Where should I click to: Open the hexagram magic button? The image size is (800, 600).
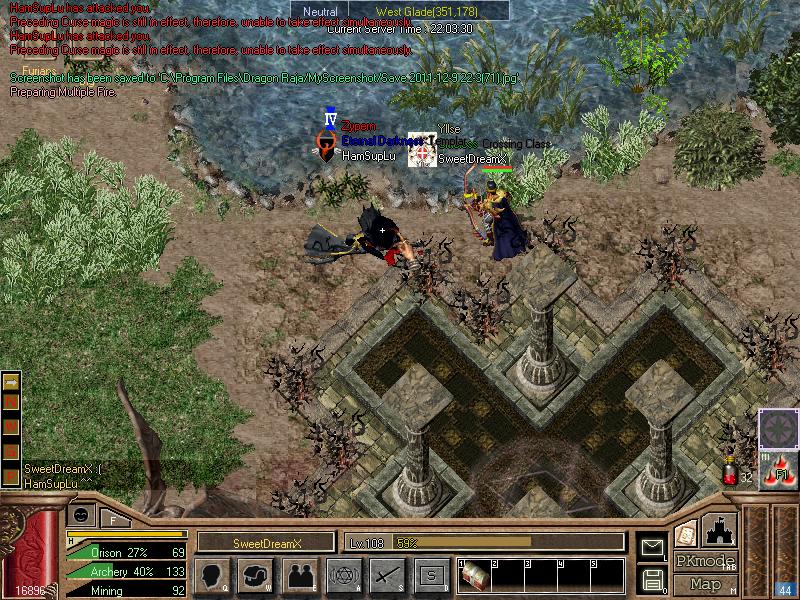tap(343, 575)
